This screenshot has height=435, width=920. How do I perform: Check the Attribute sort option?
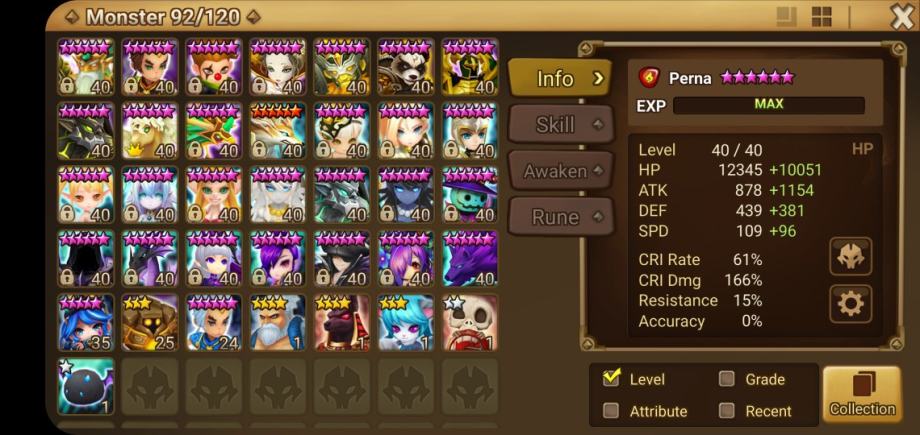tap(611, 410)
